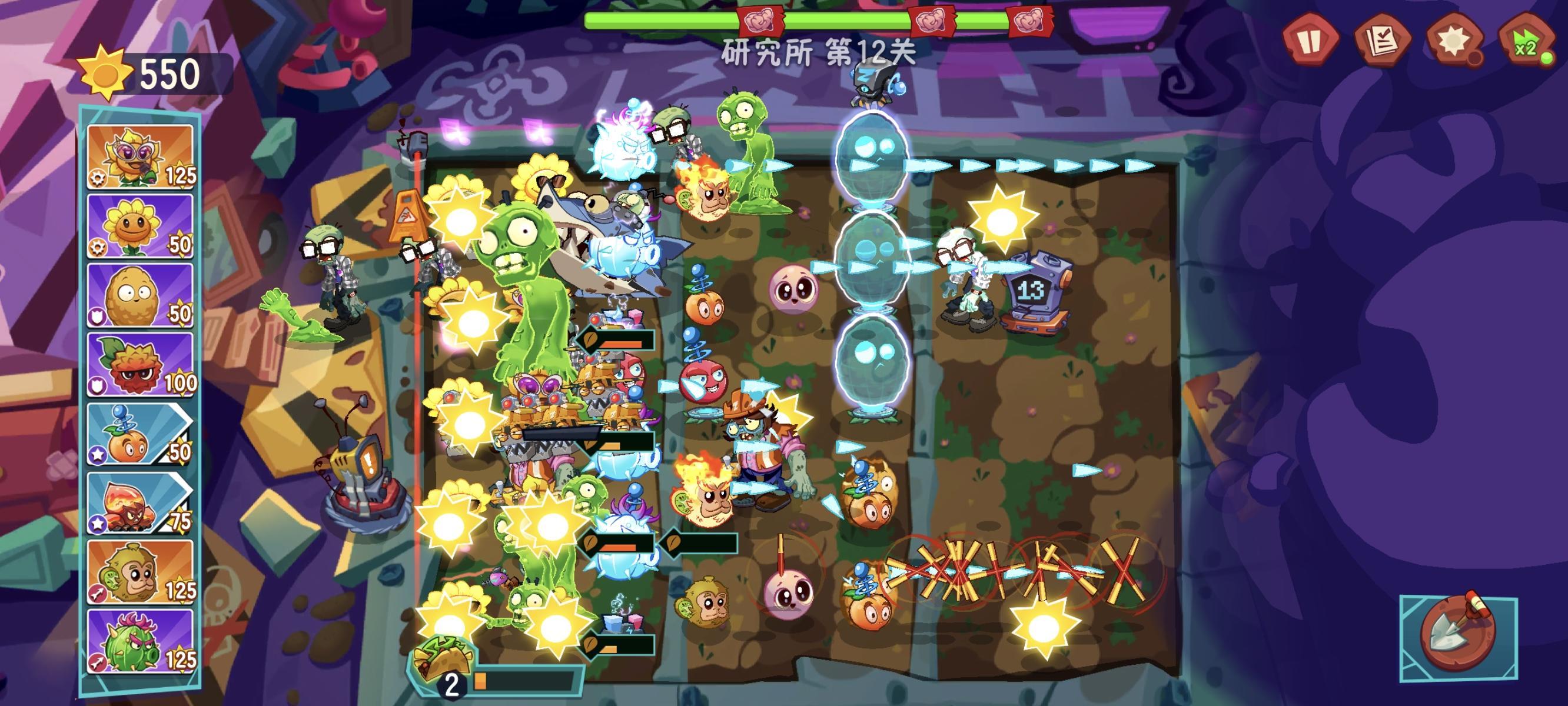
Task: Select the Sunflower seed card costing 50
Action: [140, 227]
